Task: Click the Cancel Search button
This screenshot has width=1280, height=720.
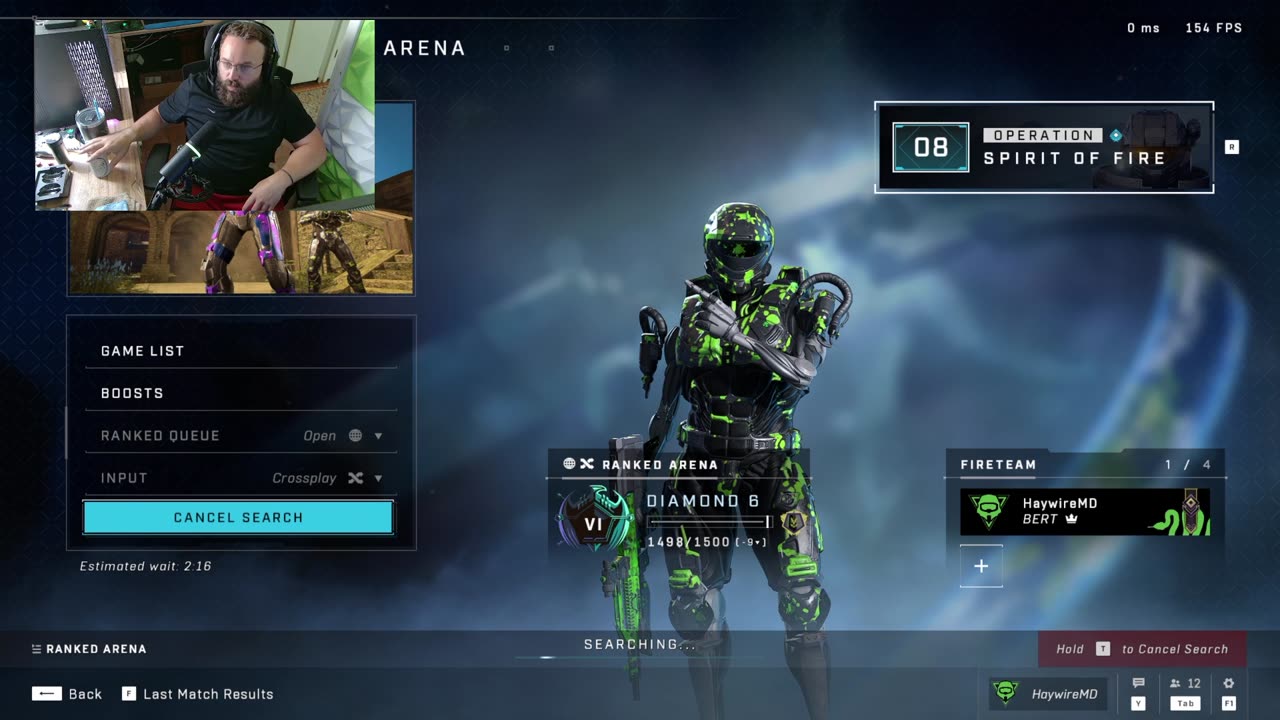Action: [238, 517]
